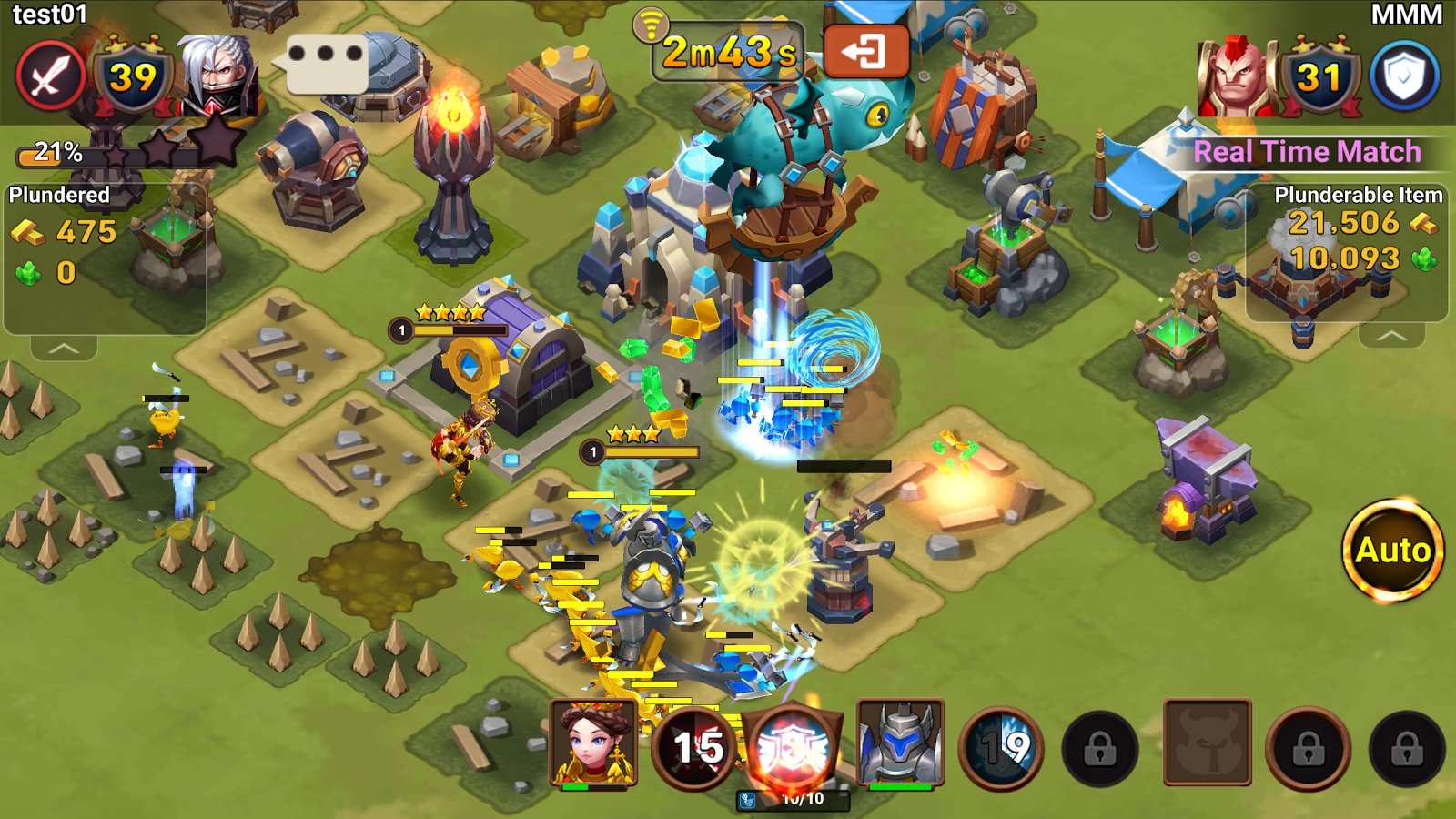
Task: Toggle Auto battle mode
Action: [x=1392, y=550]
